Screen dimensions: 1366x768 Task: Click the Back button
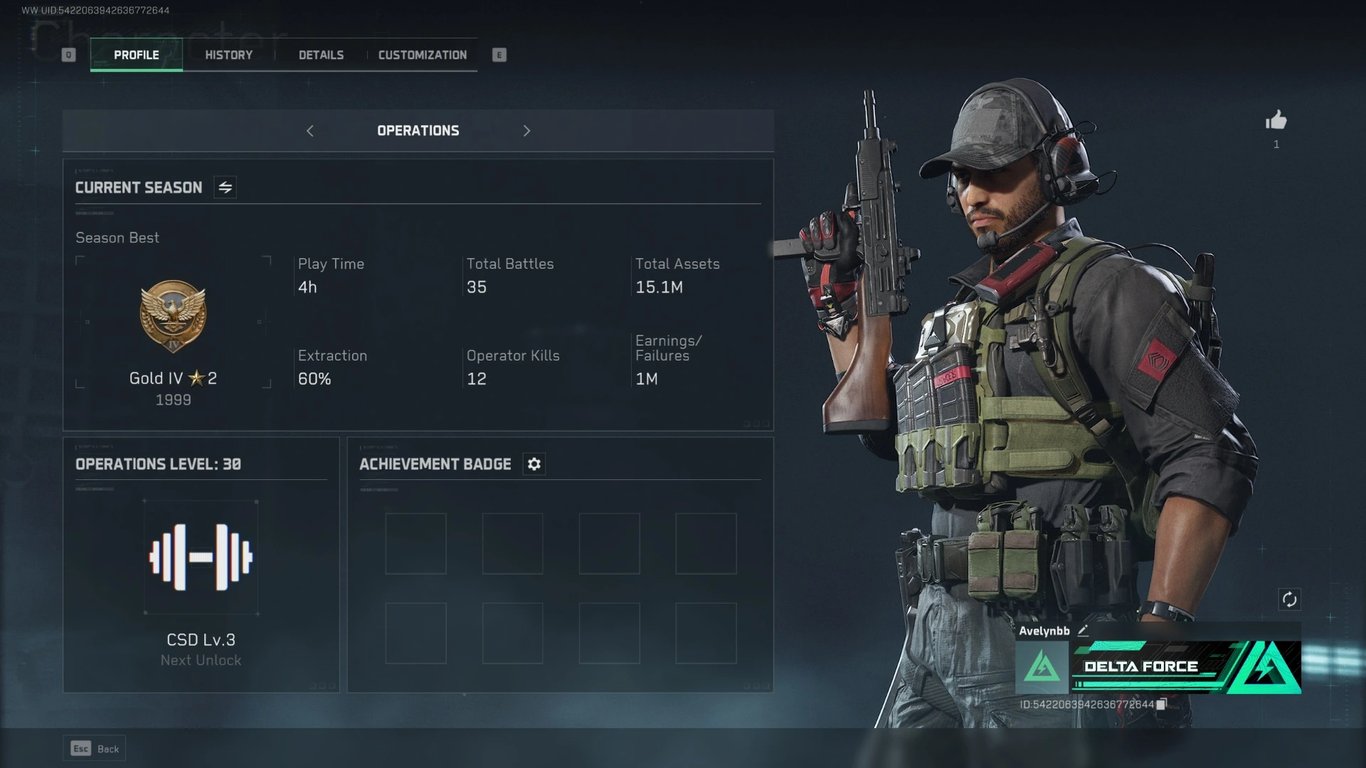pos(95,748)
